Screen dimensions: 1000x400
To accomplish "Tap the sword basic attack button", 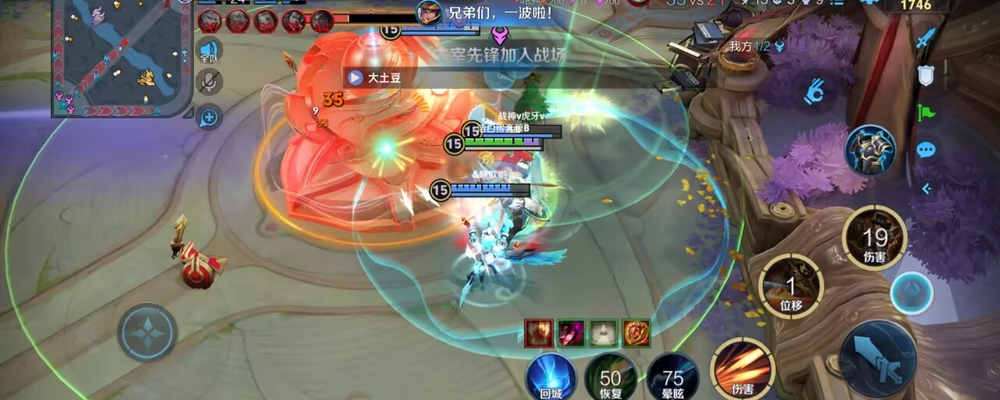I will pyautogui.click(x=878, y=357).
